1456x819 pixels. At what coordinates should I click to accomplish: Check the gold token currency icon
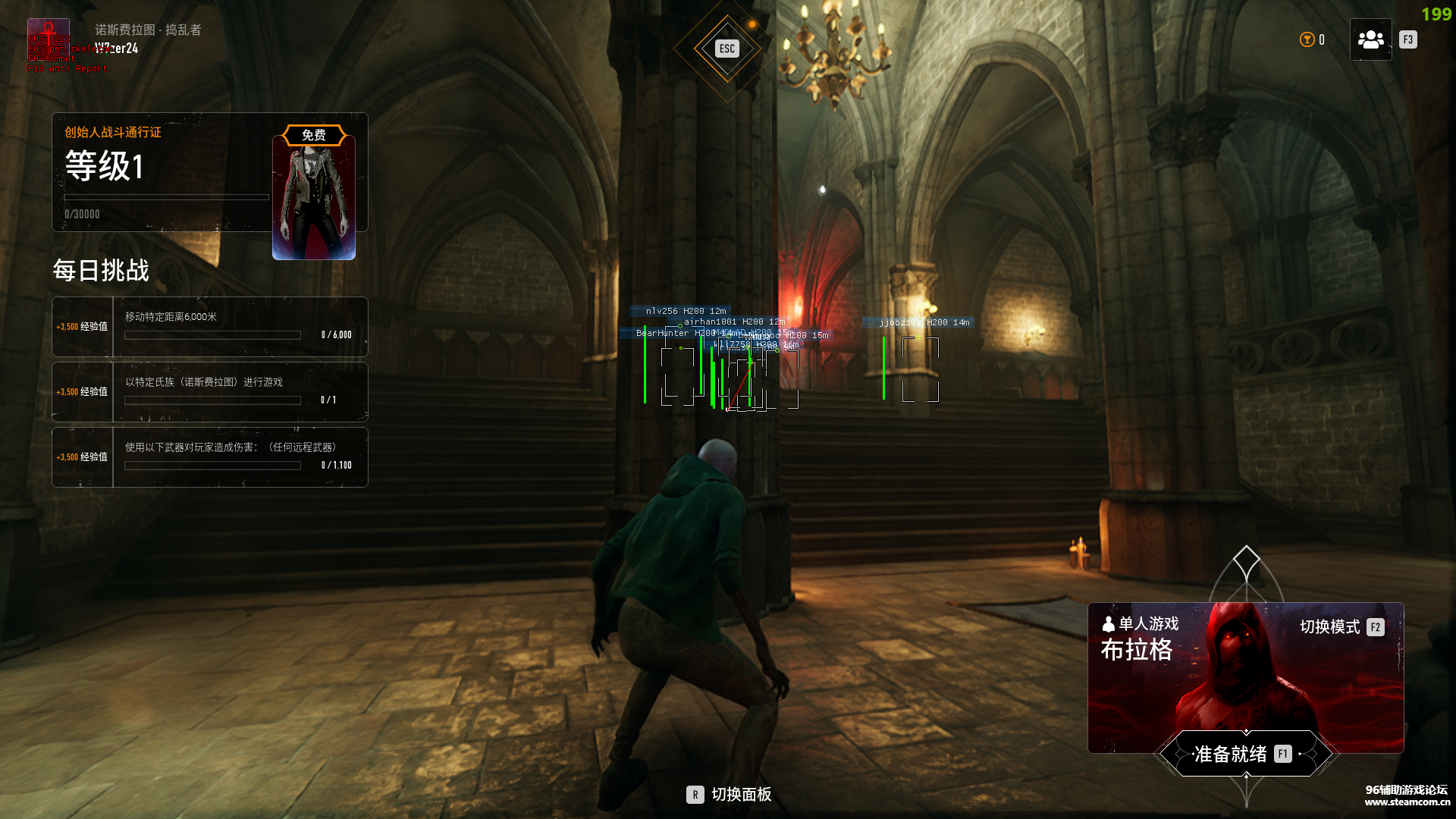coord(1307,39)
